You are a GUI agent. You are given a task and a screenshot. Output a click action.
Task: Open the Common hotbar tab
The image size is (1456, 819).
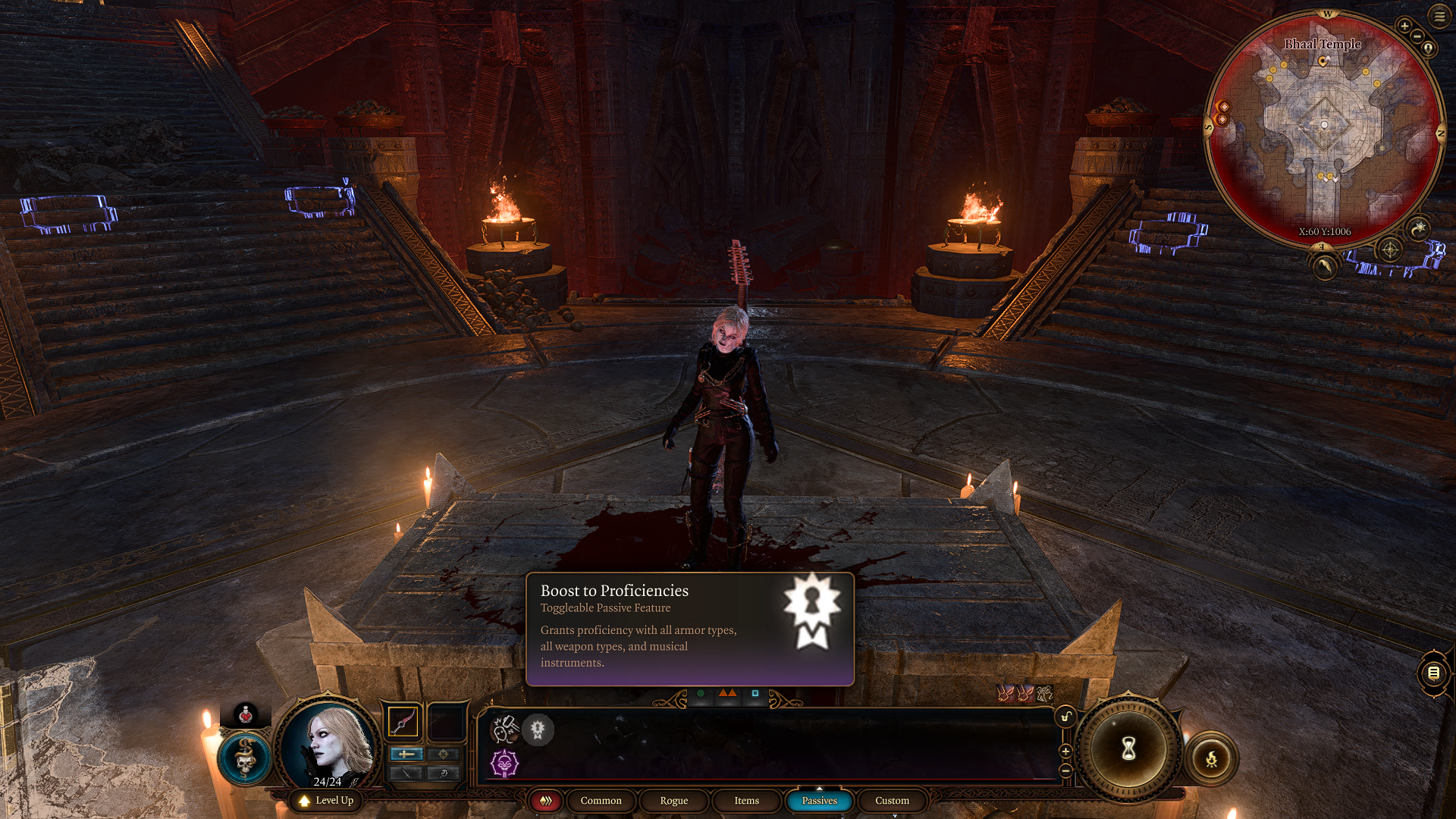601,801
